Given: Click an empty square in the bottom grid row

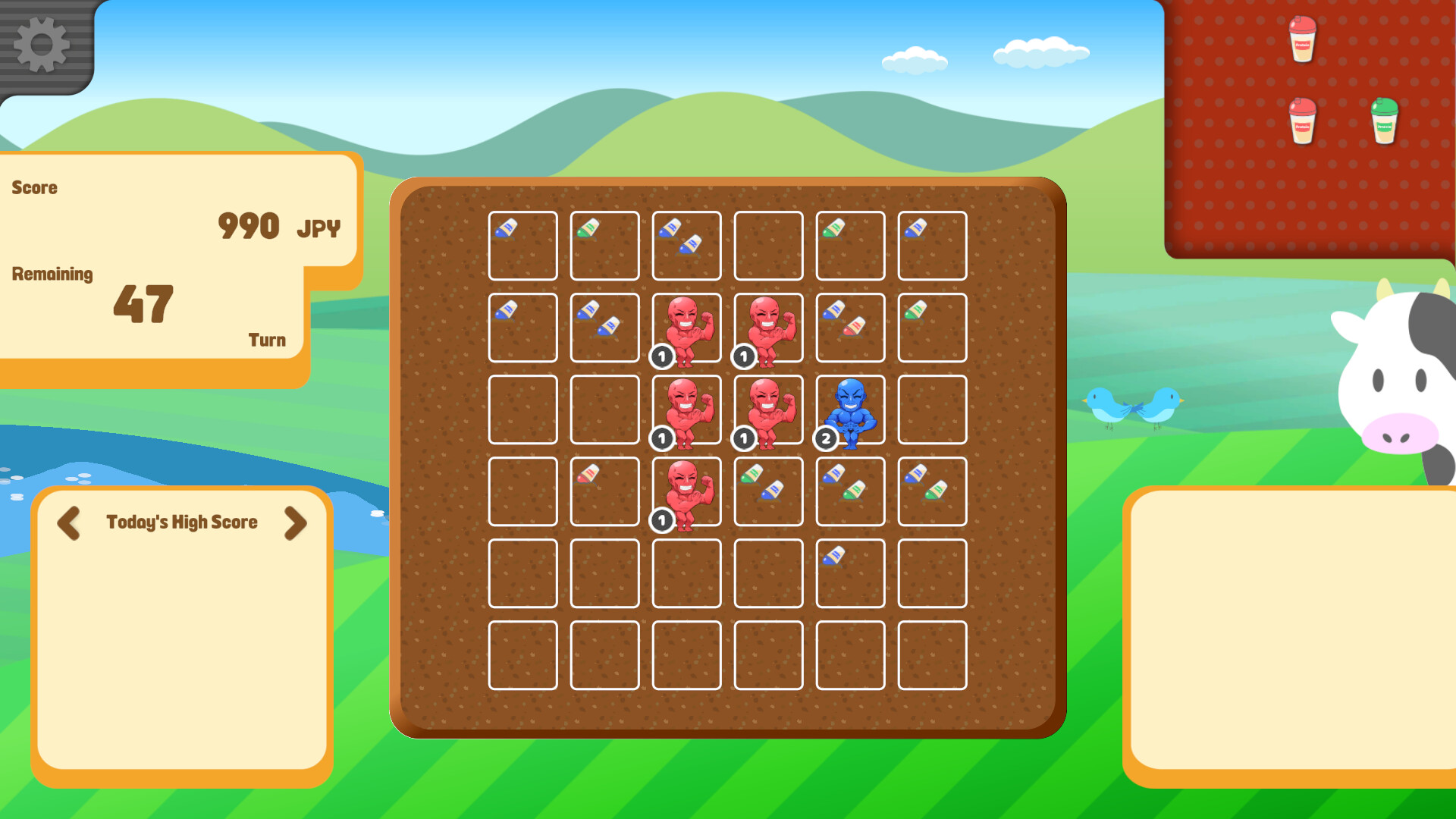Looking at the screenshot, I should pyautogui.click(x=686, y=656).
